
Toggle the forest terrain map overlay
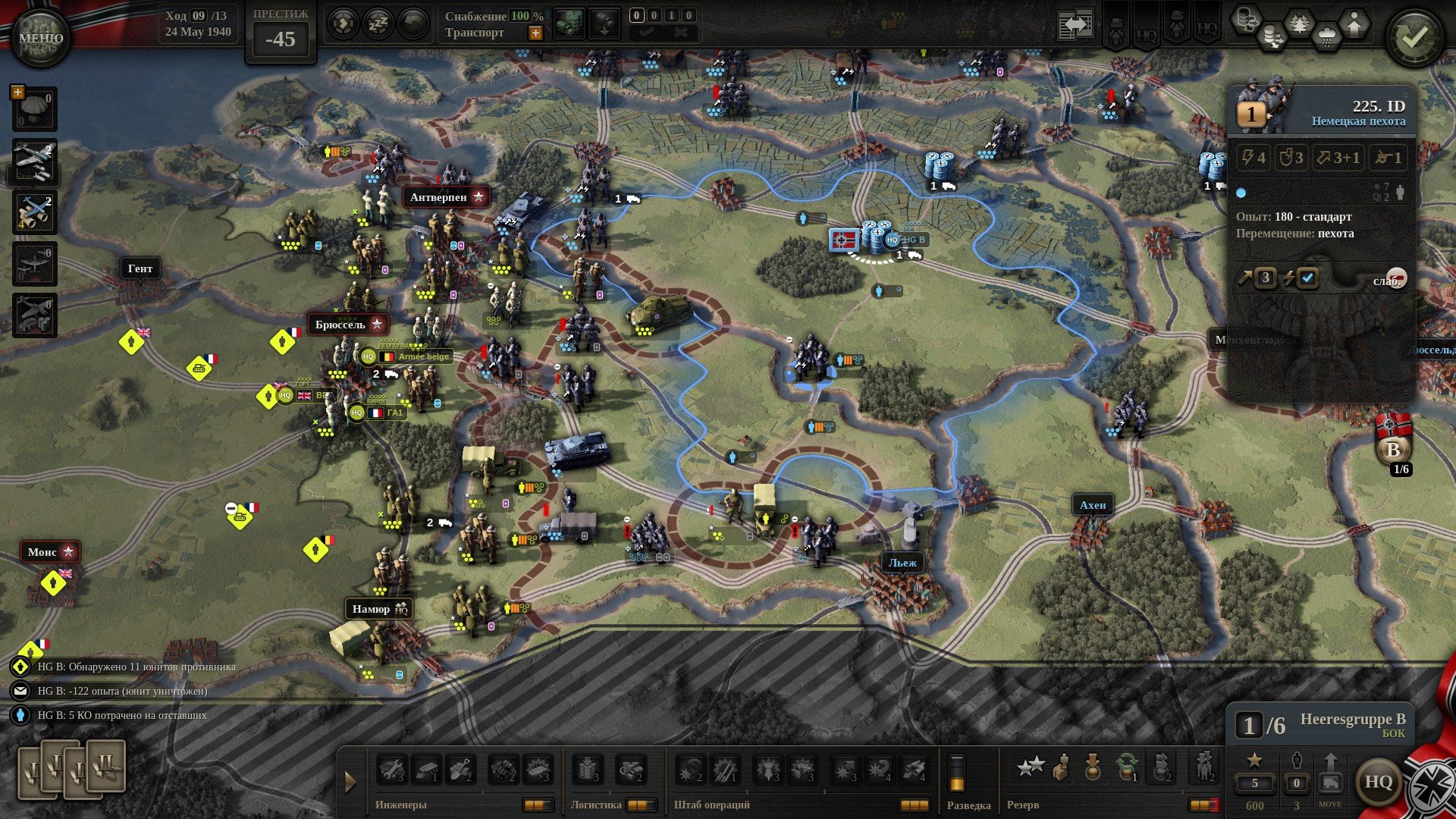[x=1299, y=24]
